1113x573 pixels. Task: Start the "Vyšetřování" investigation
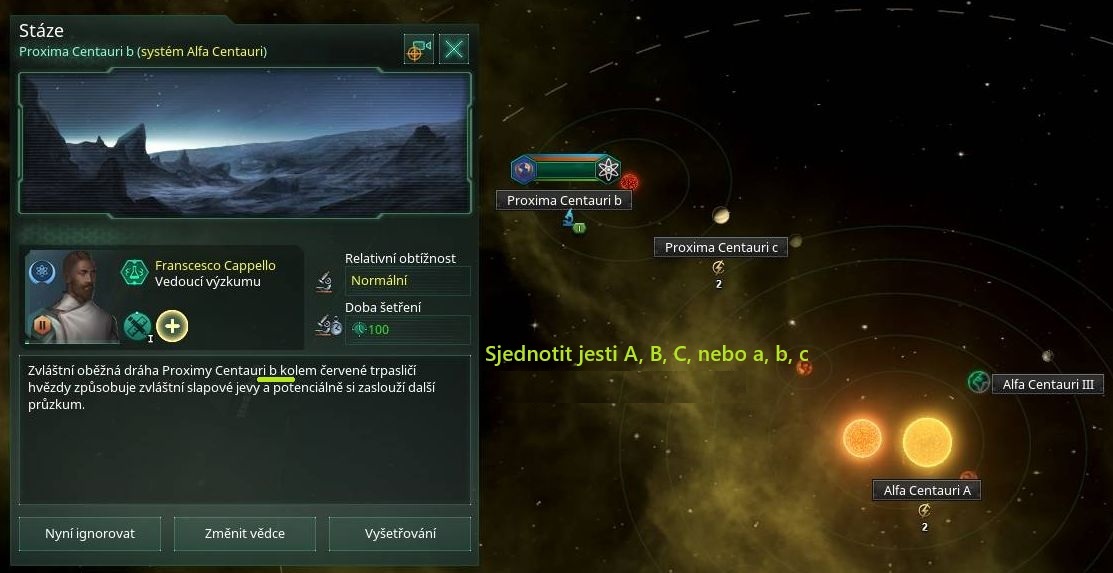point(400,533)
